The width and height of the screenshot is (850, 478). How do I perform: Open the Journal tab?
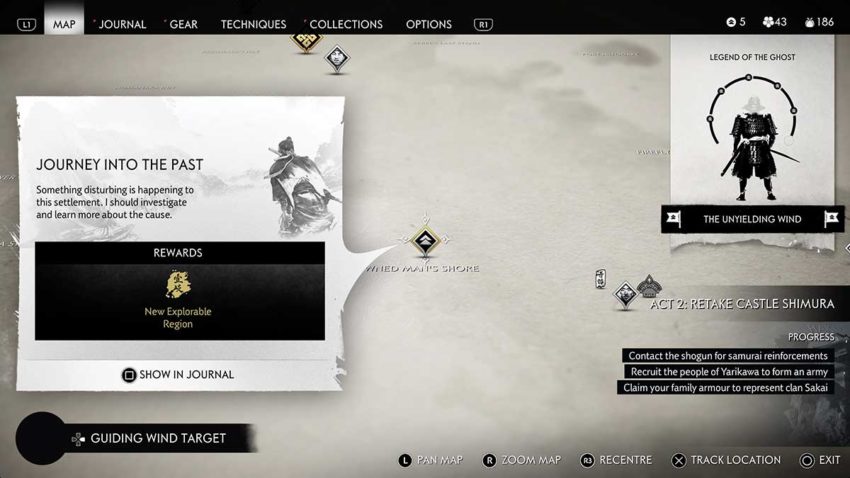(x=121, y=24)
